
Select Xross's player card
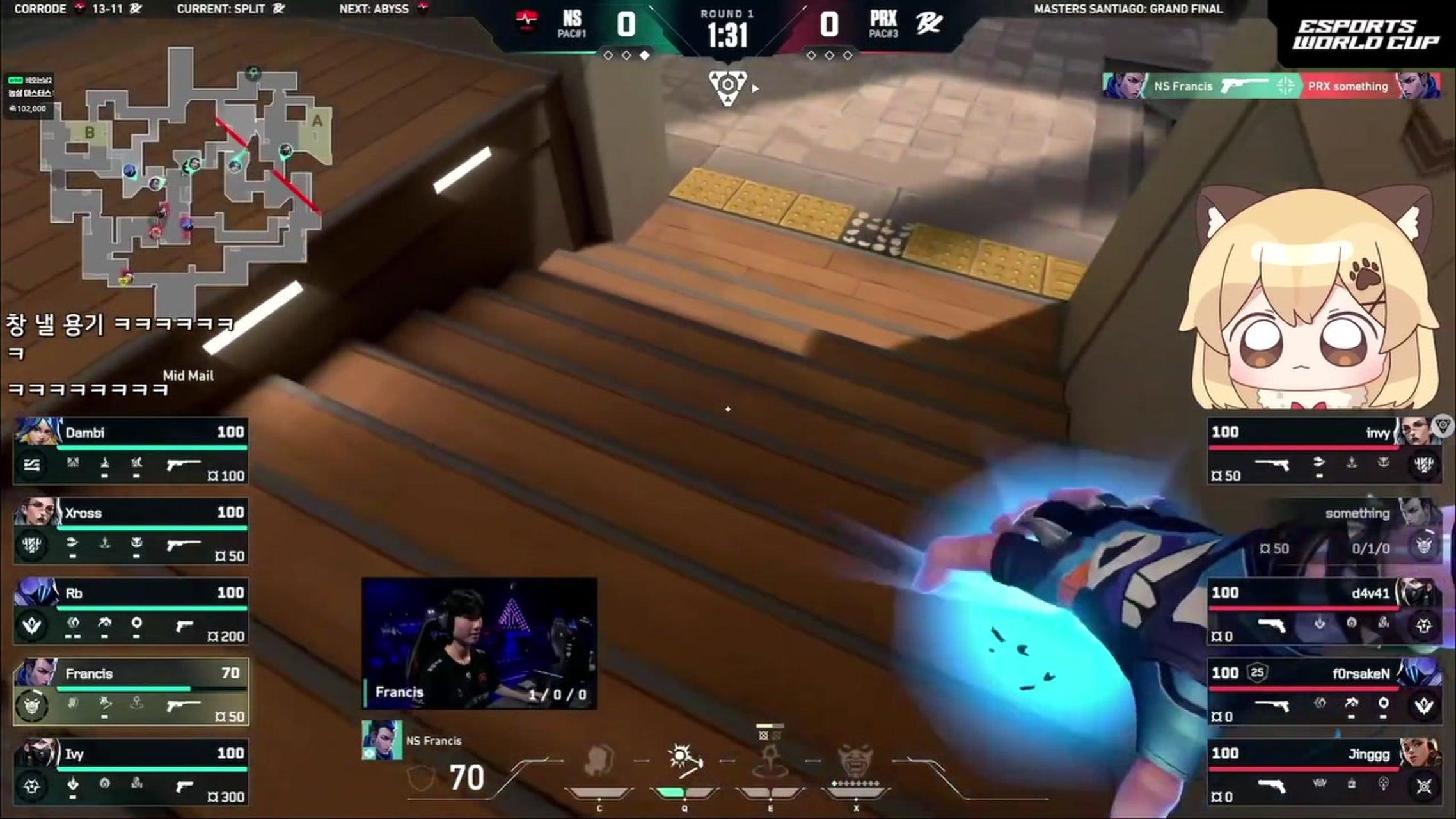point(131,531)
